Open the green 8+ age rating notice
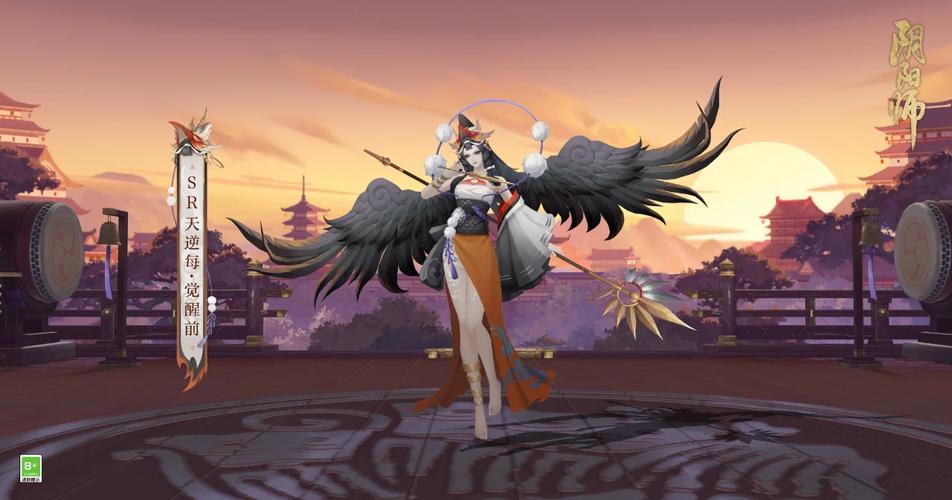952x500 pixels. pyautogui.click(x=30, y=469)
